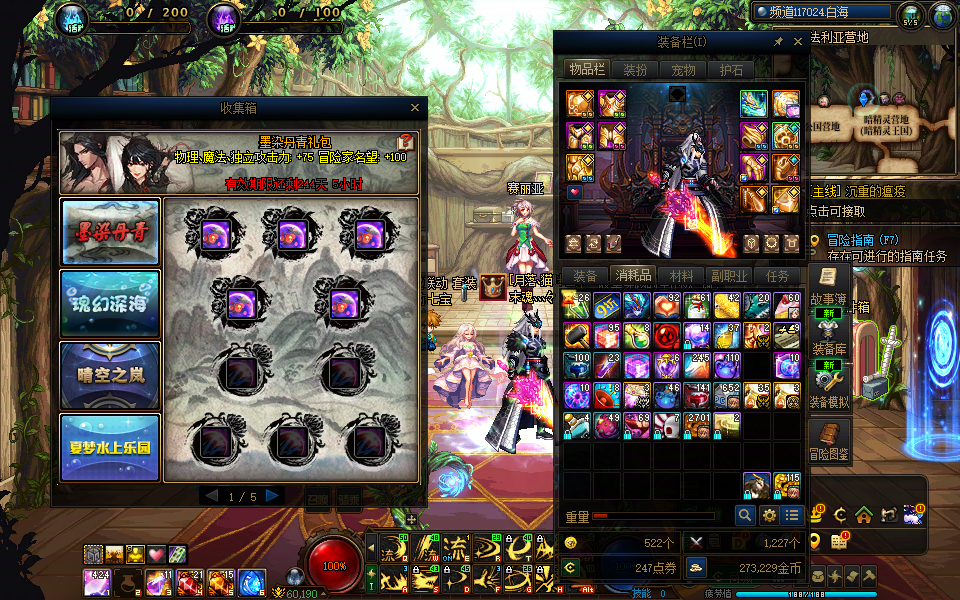Click the inventory search magnifier button

[x=744, y=515]
